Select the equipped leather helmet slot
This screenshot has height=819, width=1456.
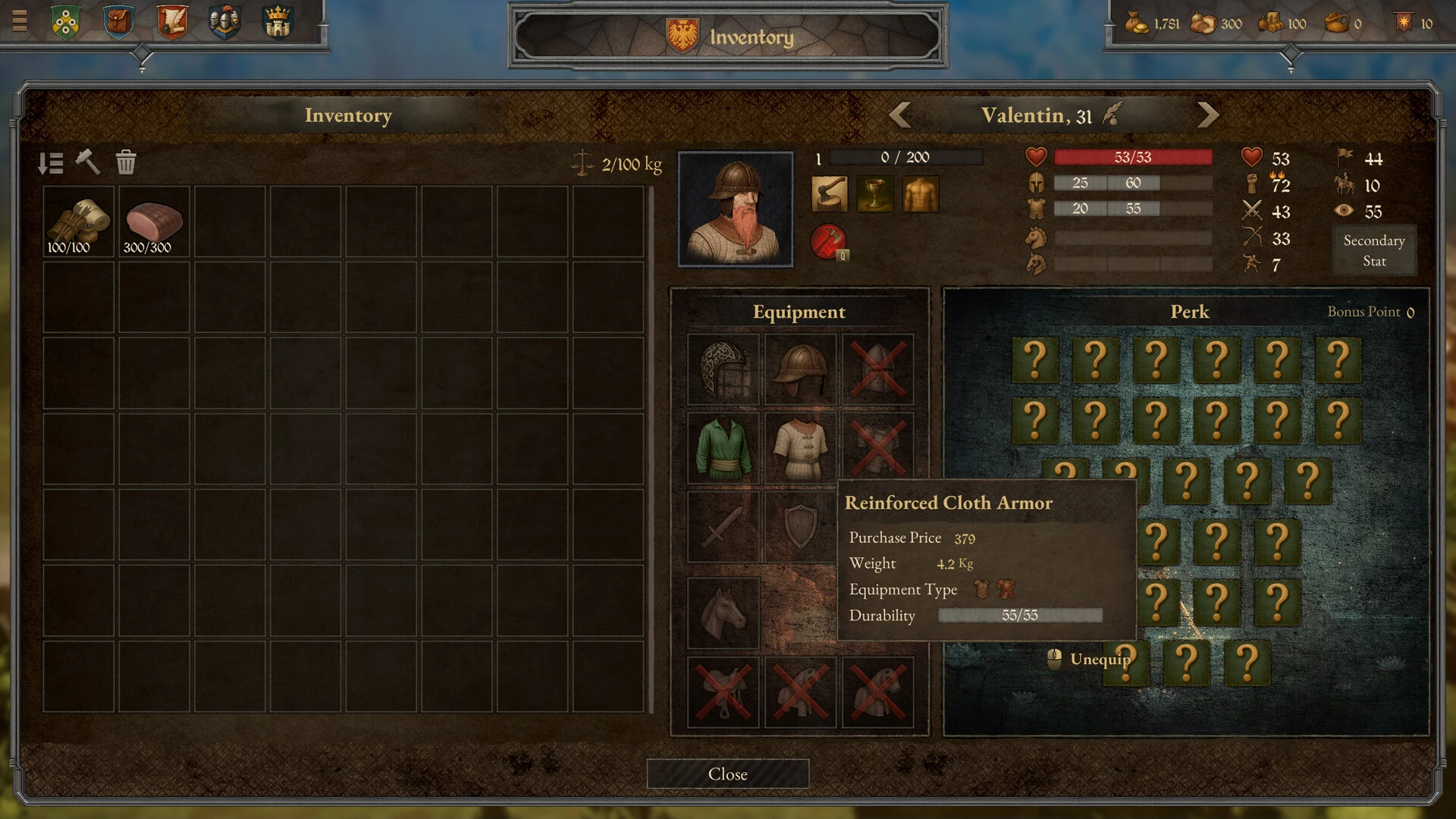point(800,370)
